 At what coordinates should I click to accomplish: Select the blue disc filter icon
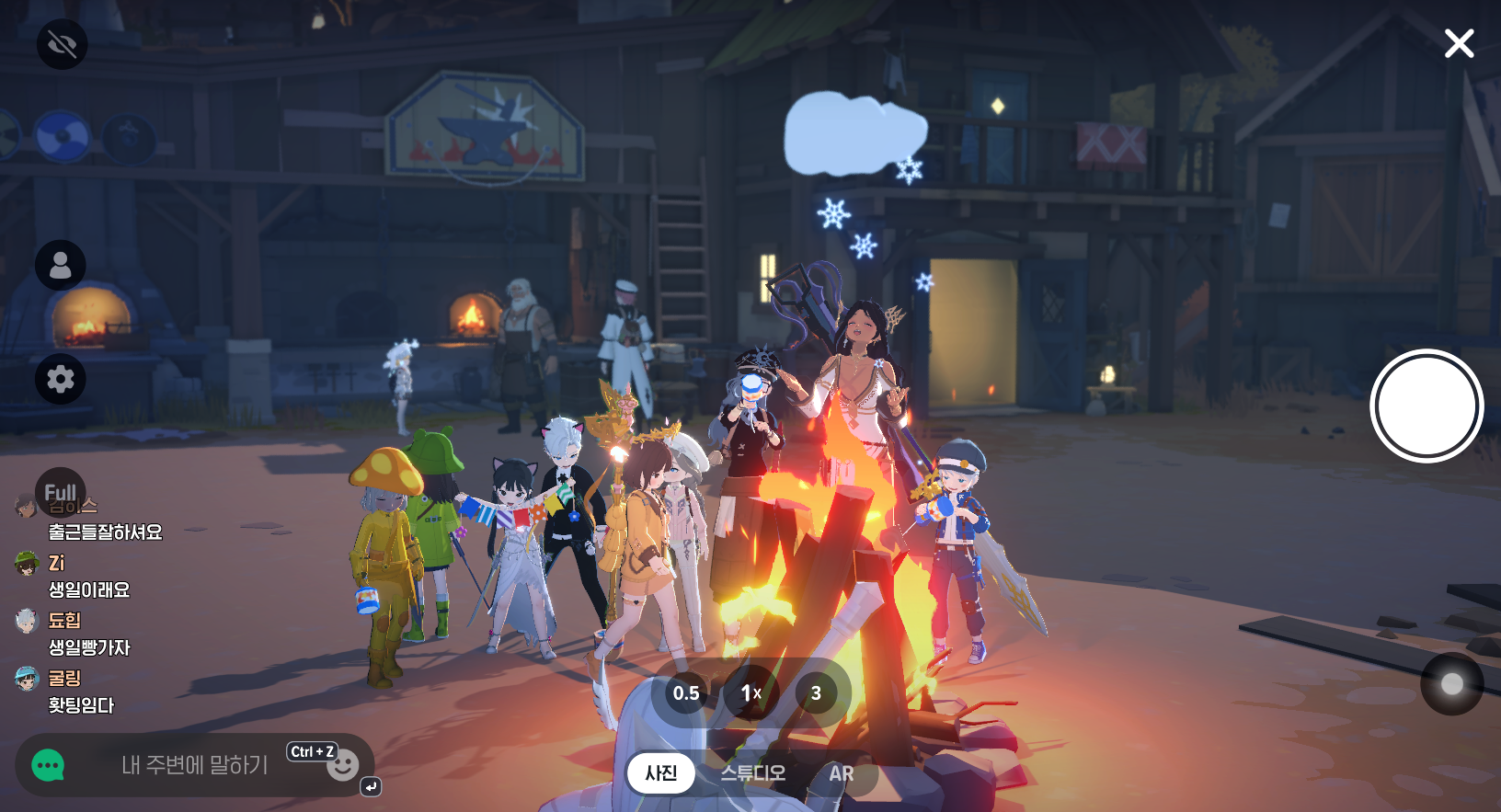pyautogui.click(x=63, y=137)
